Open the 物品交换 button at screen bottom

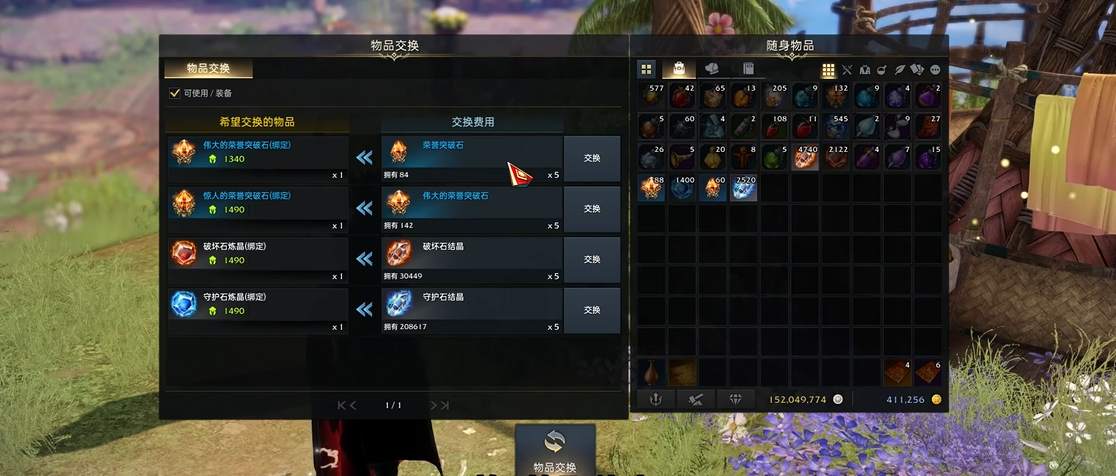point(555,449)
